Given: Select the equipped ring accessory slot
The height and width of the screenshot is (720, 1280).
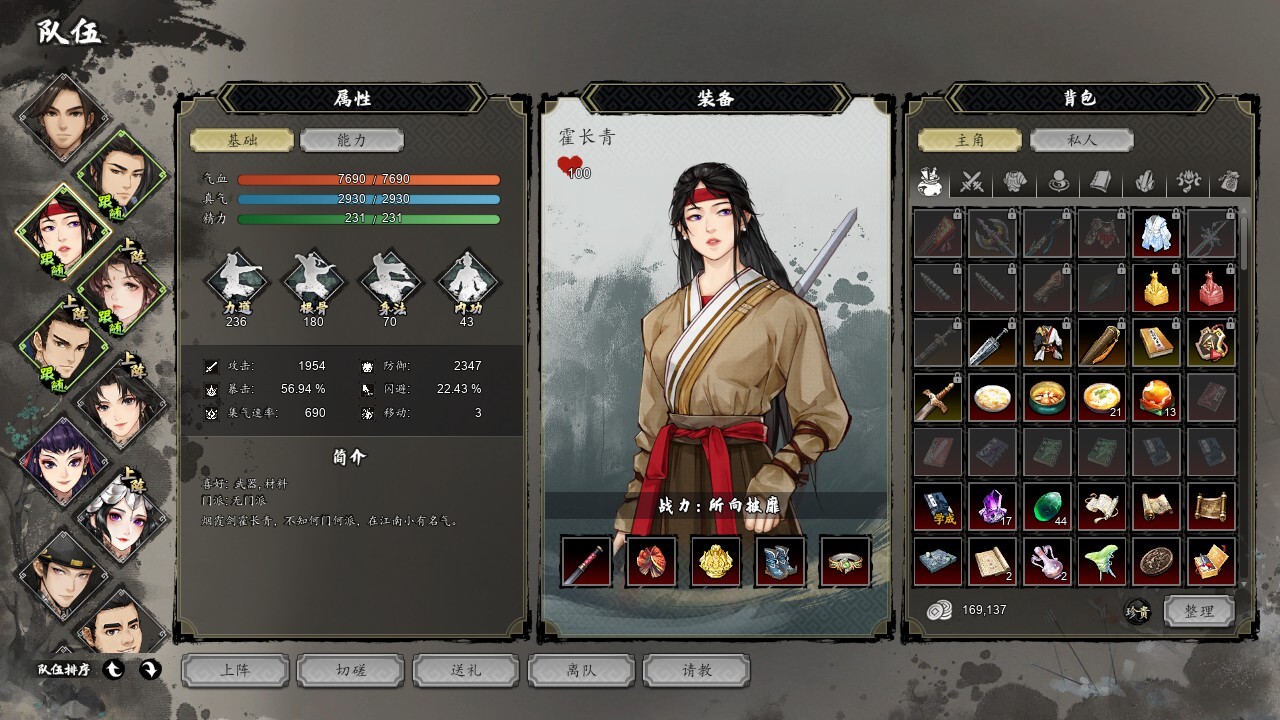Looking at the screenshot, I should (846, 561).
